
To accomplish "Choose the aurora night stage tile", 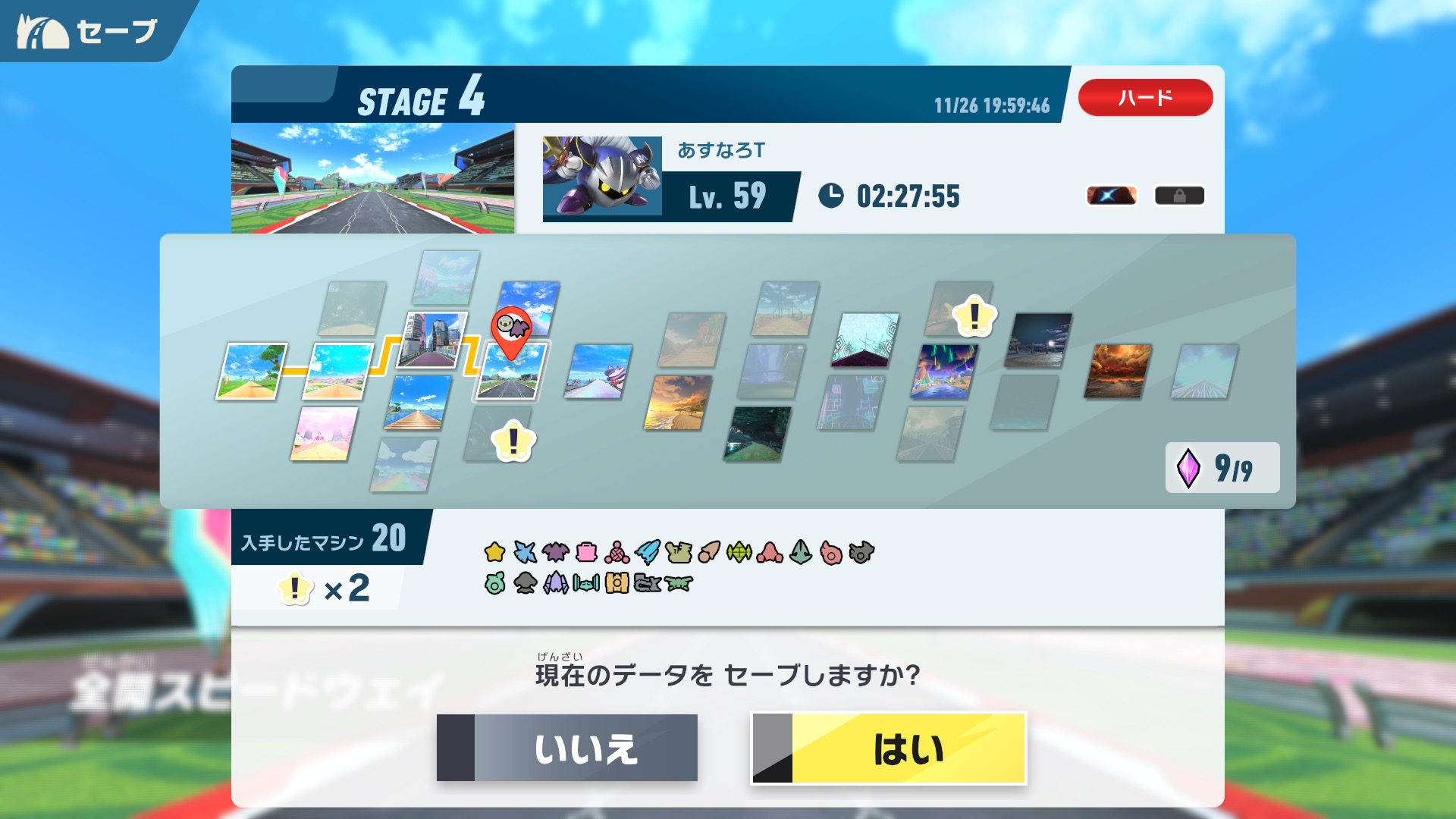I will point(944,372).
